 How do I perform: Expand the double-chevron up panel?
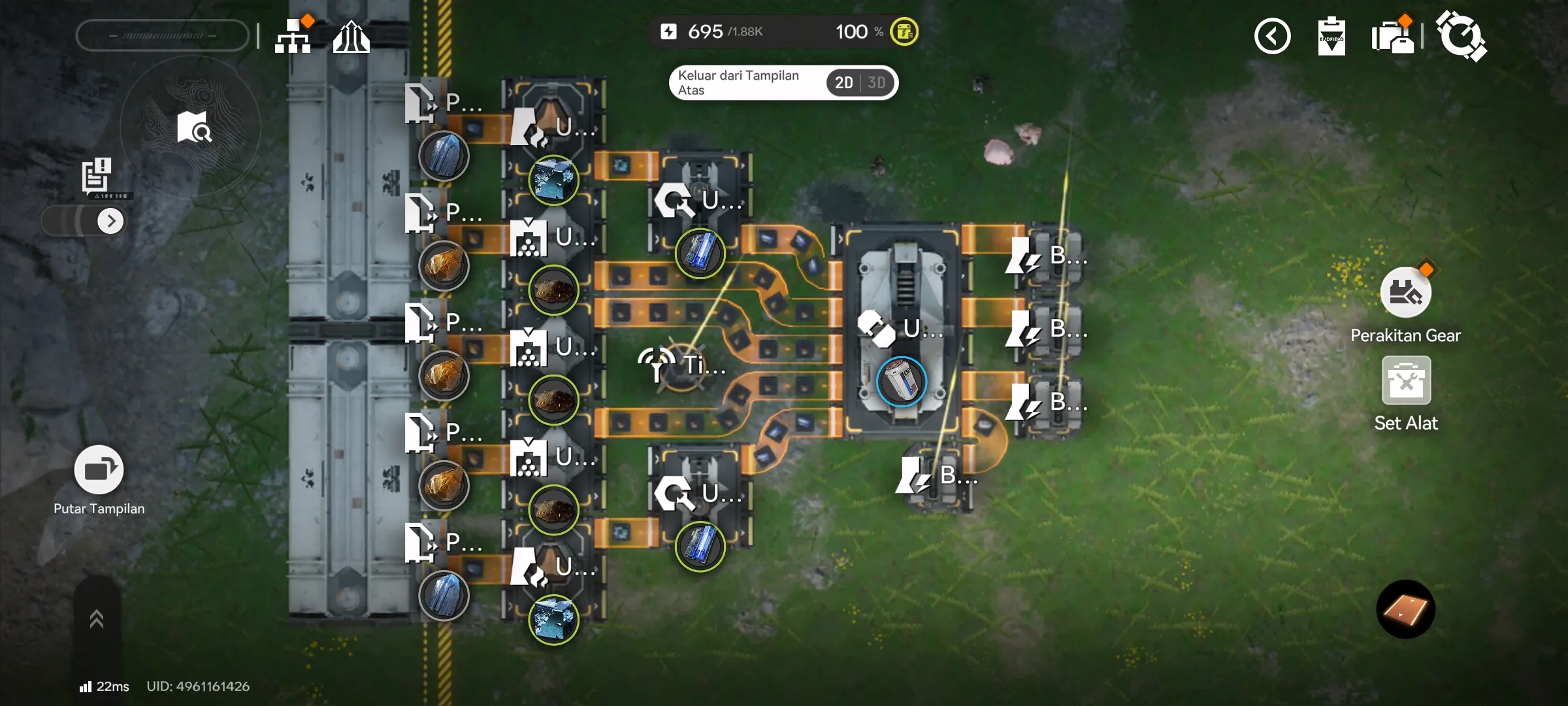[x=97, y=618]
